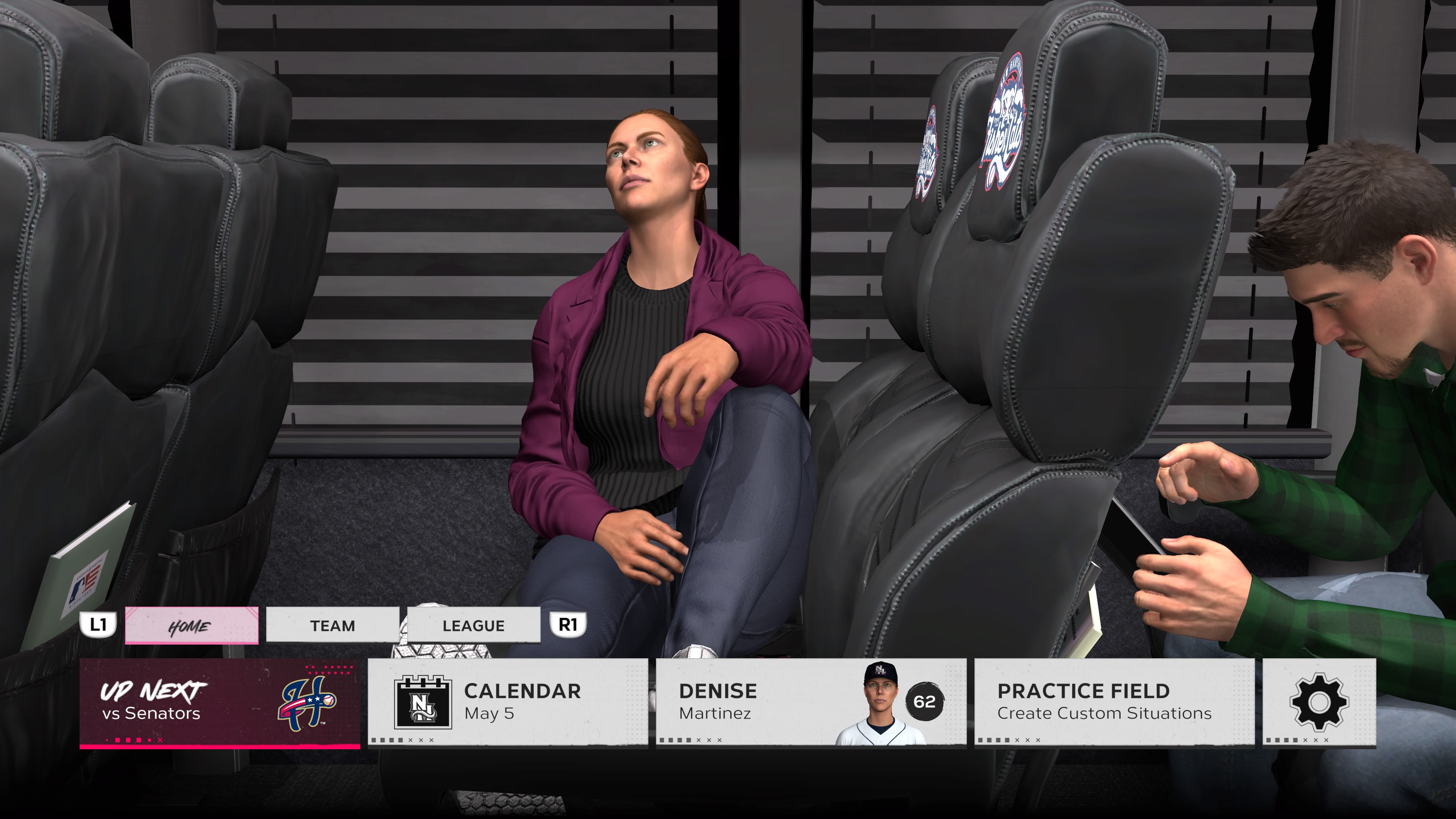Select the League tab

click(x=473, y=625)
